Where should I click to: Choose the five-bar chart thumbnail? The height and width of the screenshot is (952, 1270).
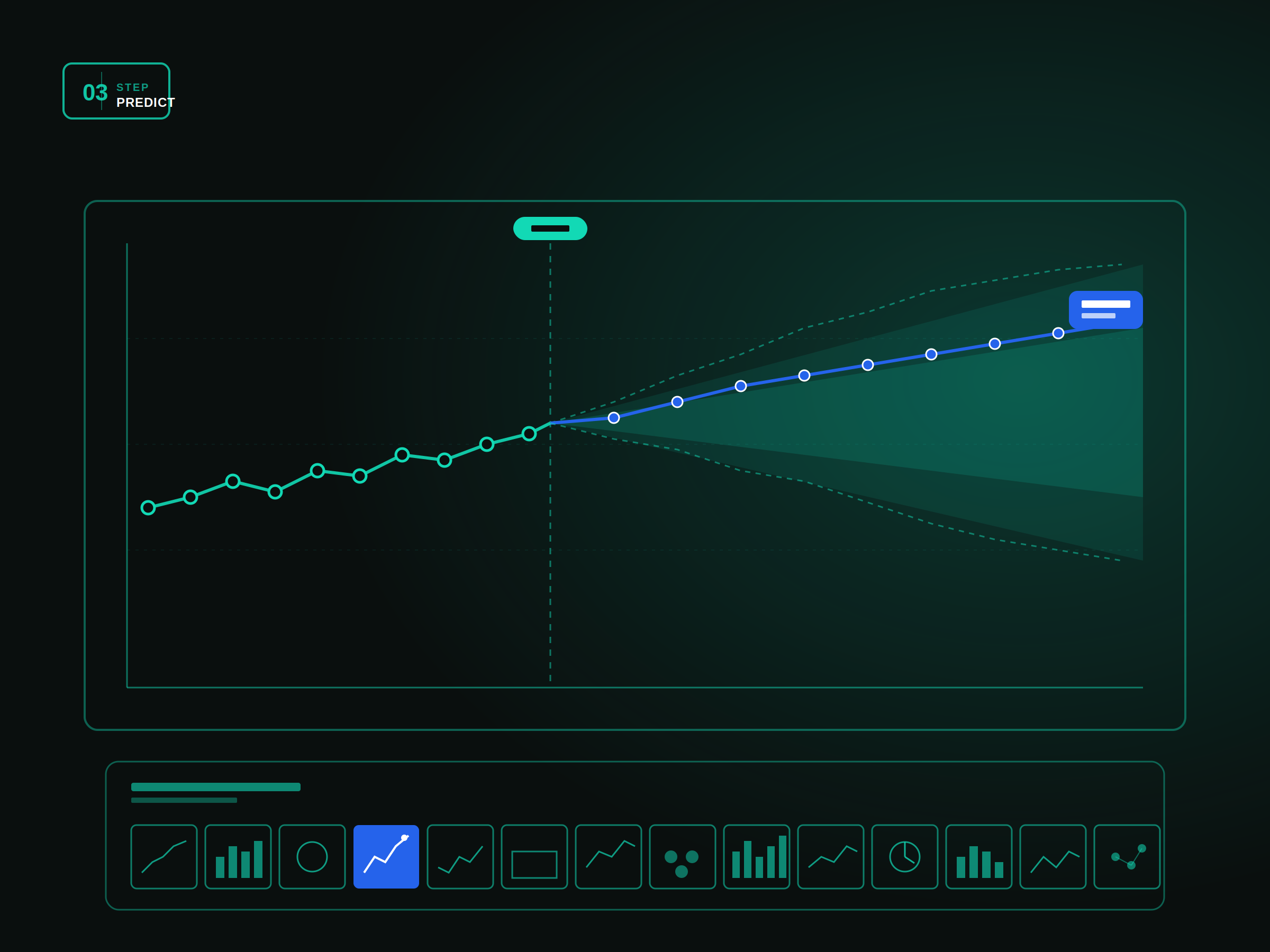[756, 856]
